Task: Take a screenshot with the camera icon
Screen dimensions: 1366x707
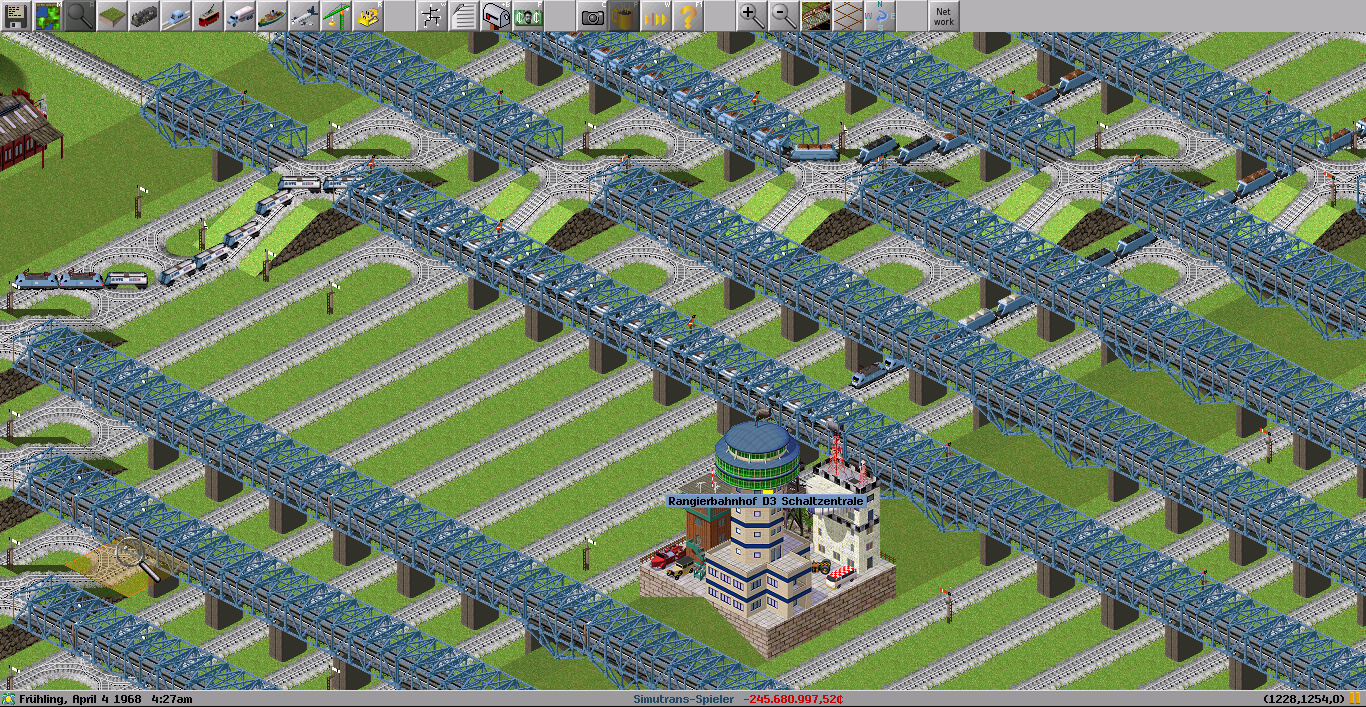Action: (592, 16)
